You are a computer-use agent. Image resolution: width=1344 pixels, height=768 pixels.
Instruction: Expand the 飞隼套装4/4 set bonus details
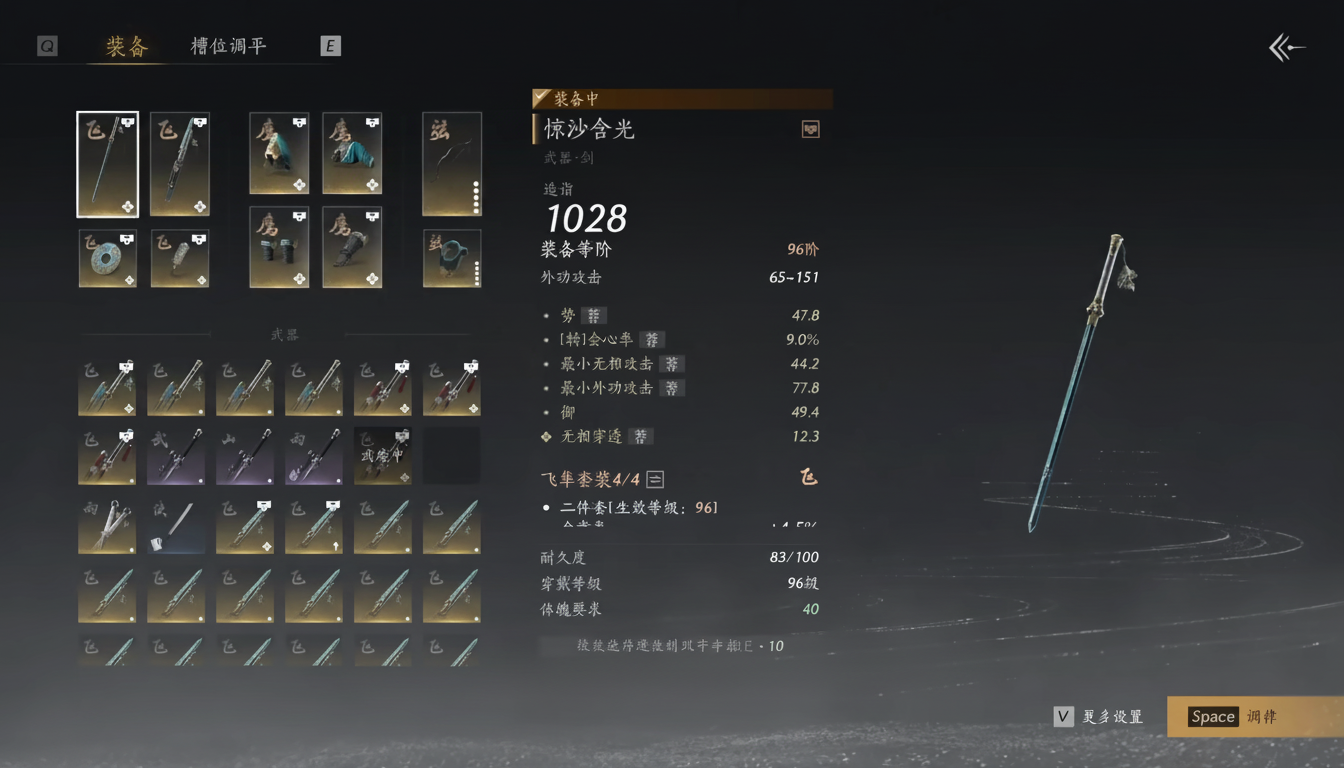point(655,478)
